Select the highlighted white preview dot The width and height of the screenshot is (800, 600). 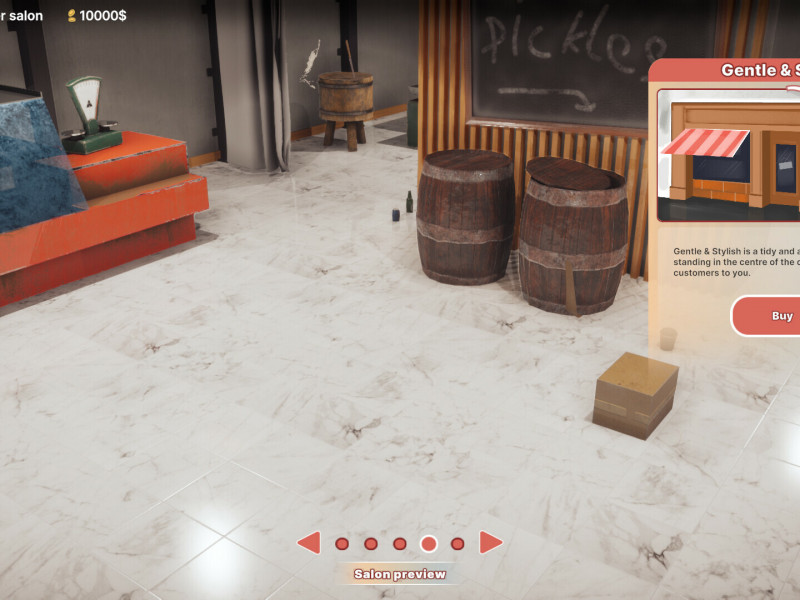tap(429, 544)
